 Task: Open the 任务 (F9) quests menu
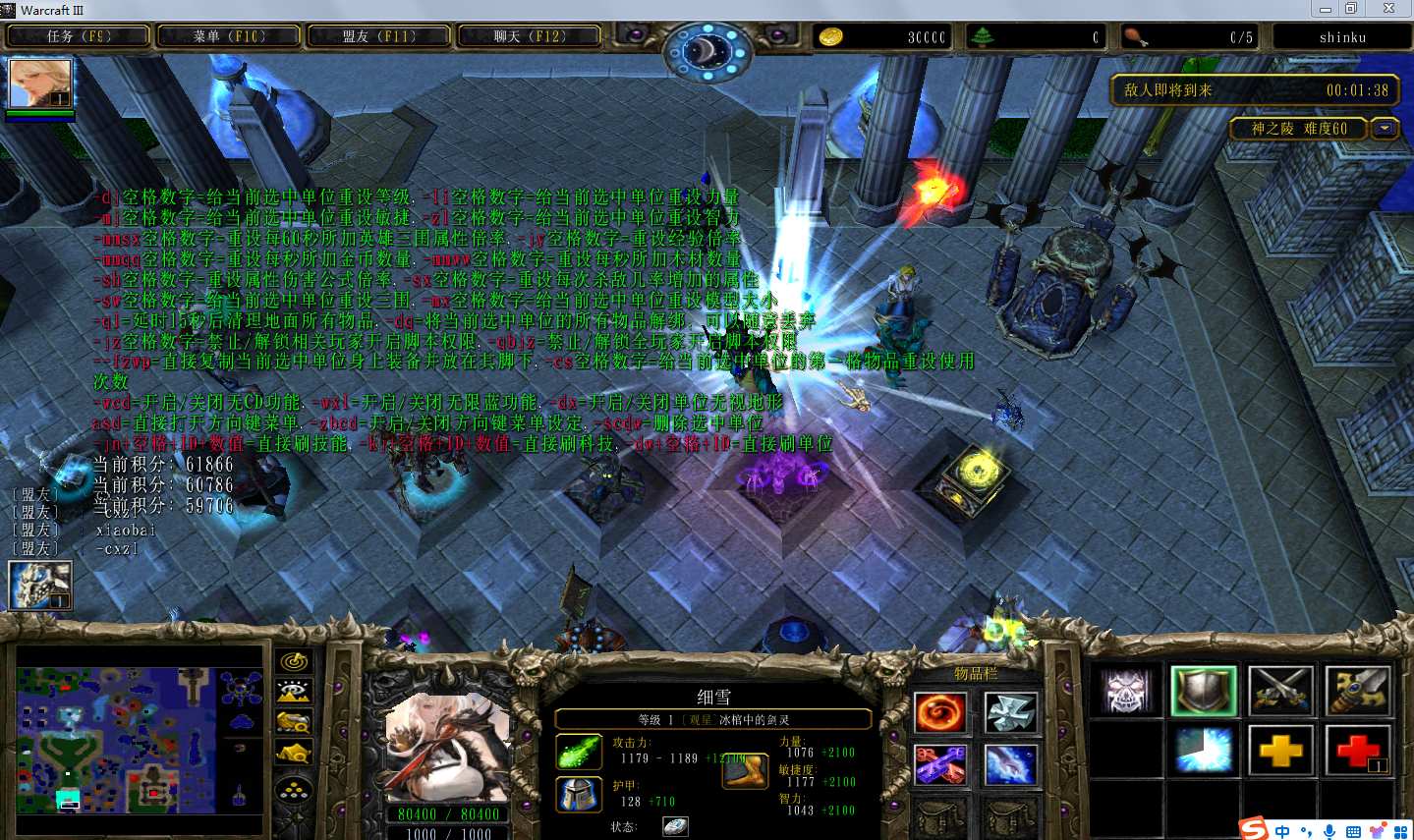[79, 36]
